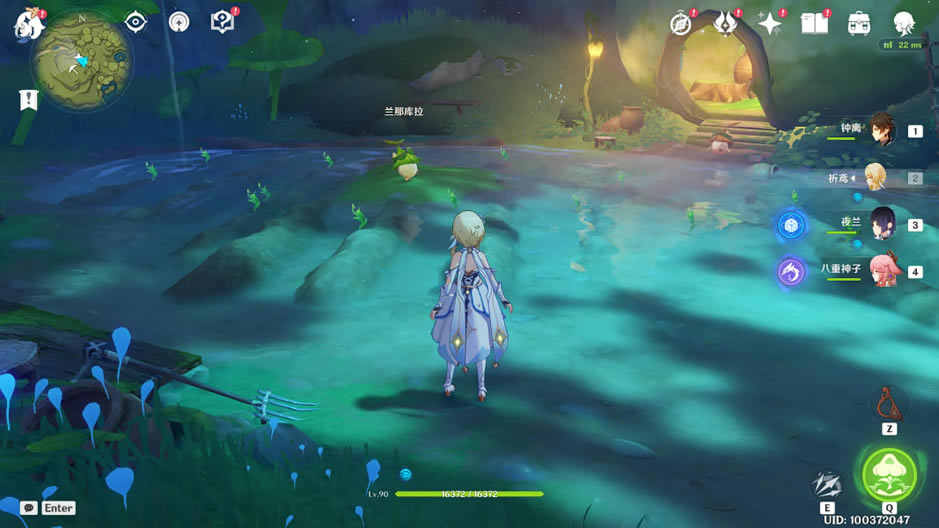This screenshot has height=528, width=939.
Task: Open the tutorial icon with question mark
Action: tap(222, 22)
